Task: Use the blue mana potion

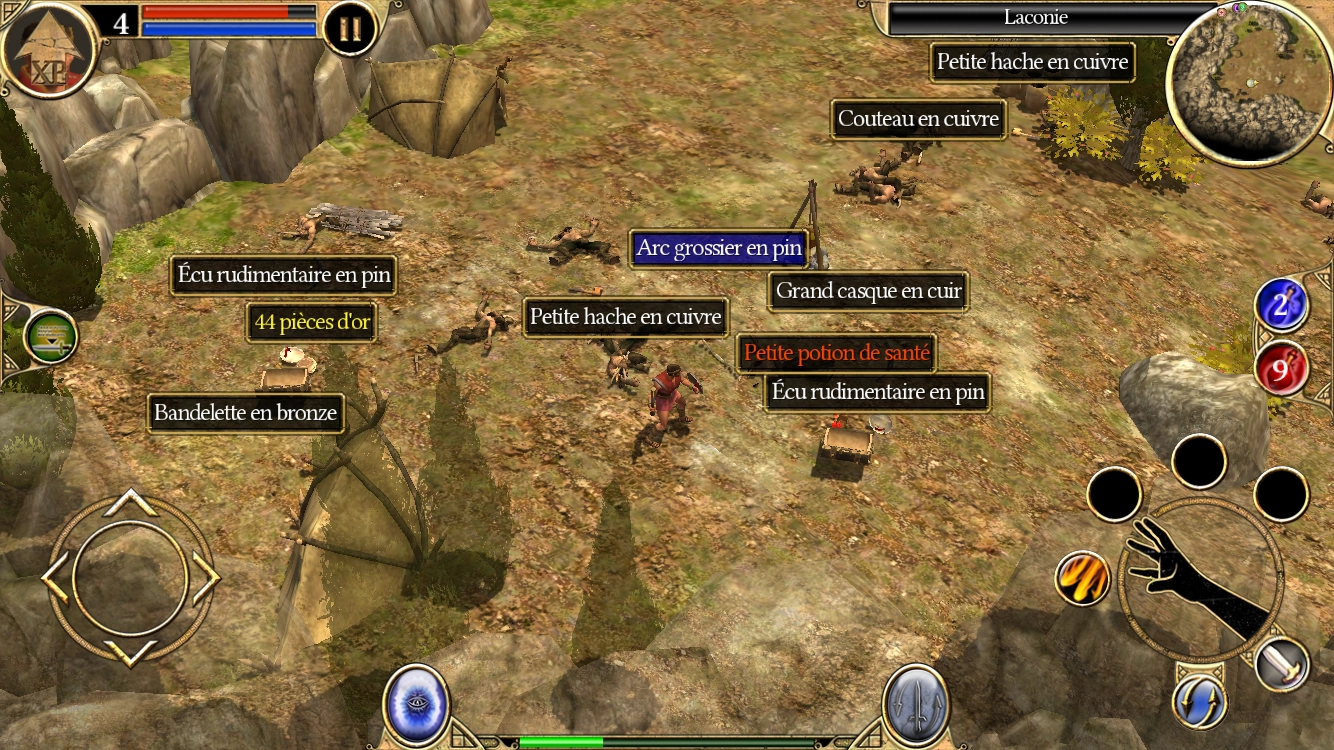Action: (1282, 306)
